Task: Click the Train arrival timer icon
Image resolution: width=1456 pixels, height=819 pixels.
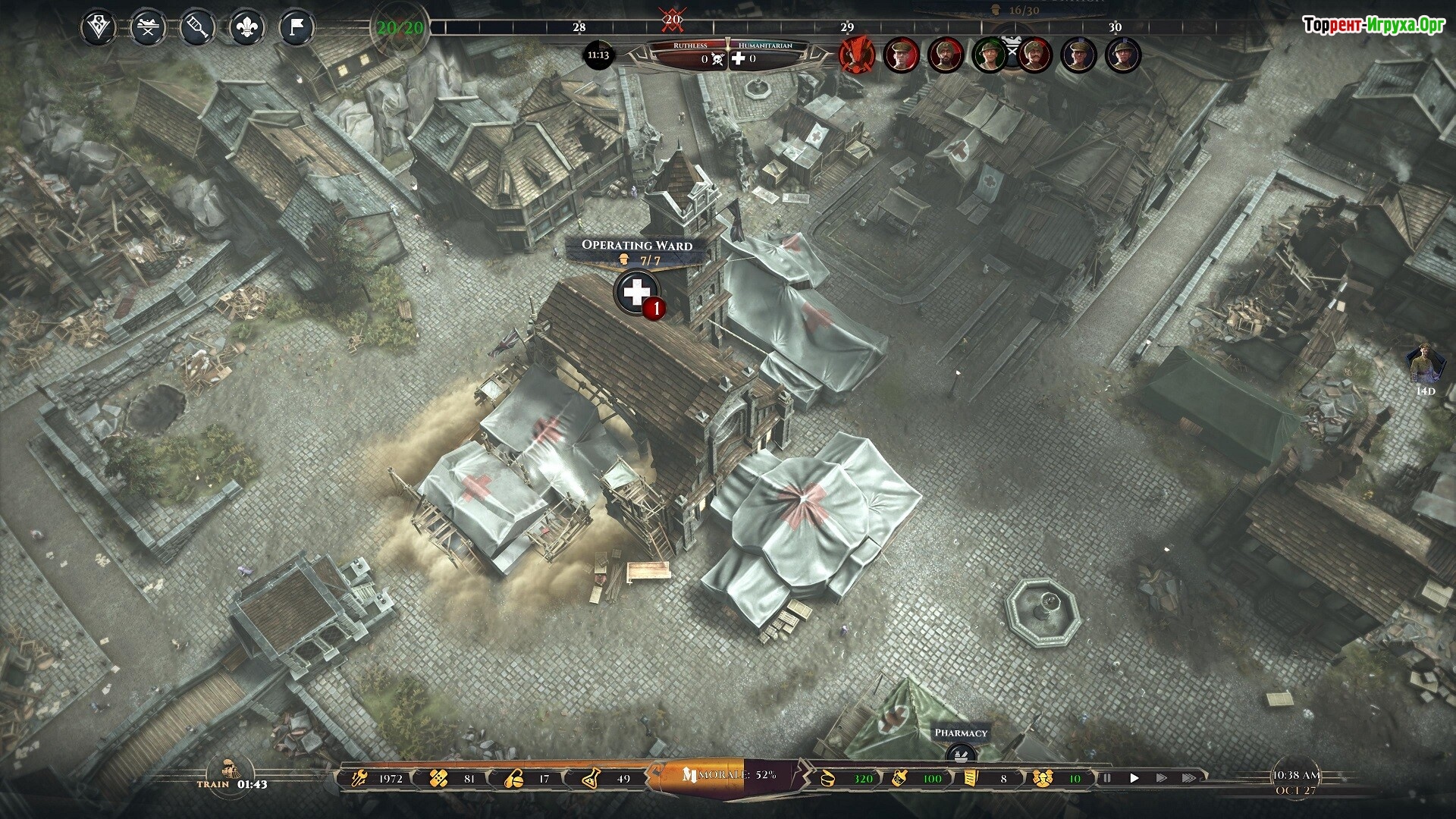Action: [225, 768]
